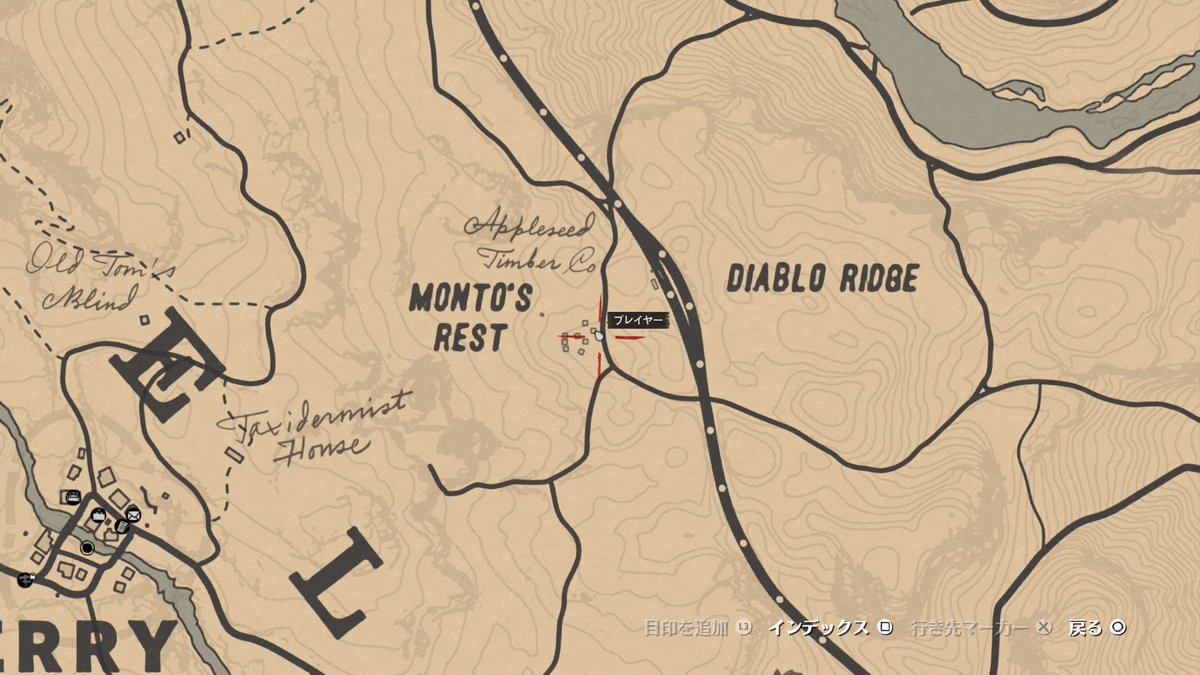This screenshot has width=1200, height=675.
Task: Select the shop marker beside the envelope
Action: tap(98, 515)
